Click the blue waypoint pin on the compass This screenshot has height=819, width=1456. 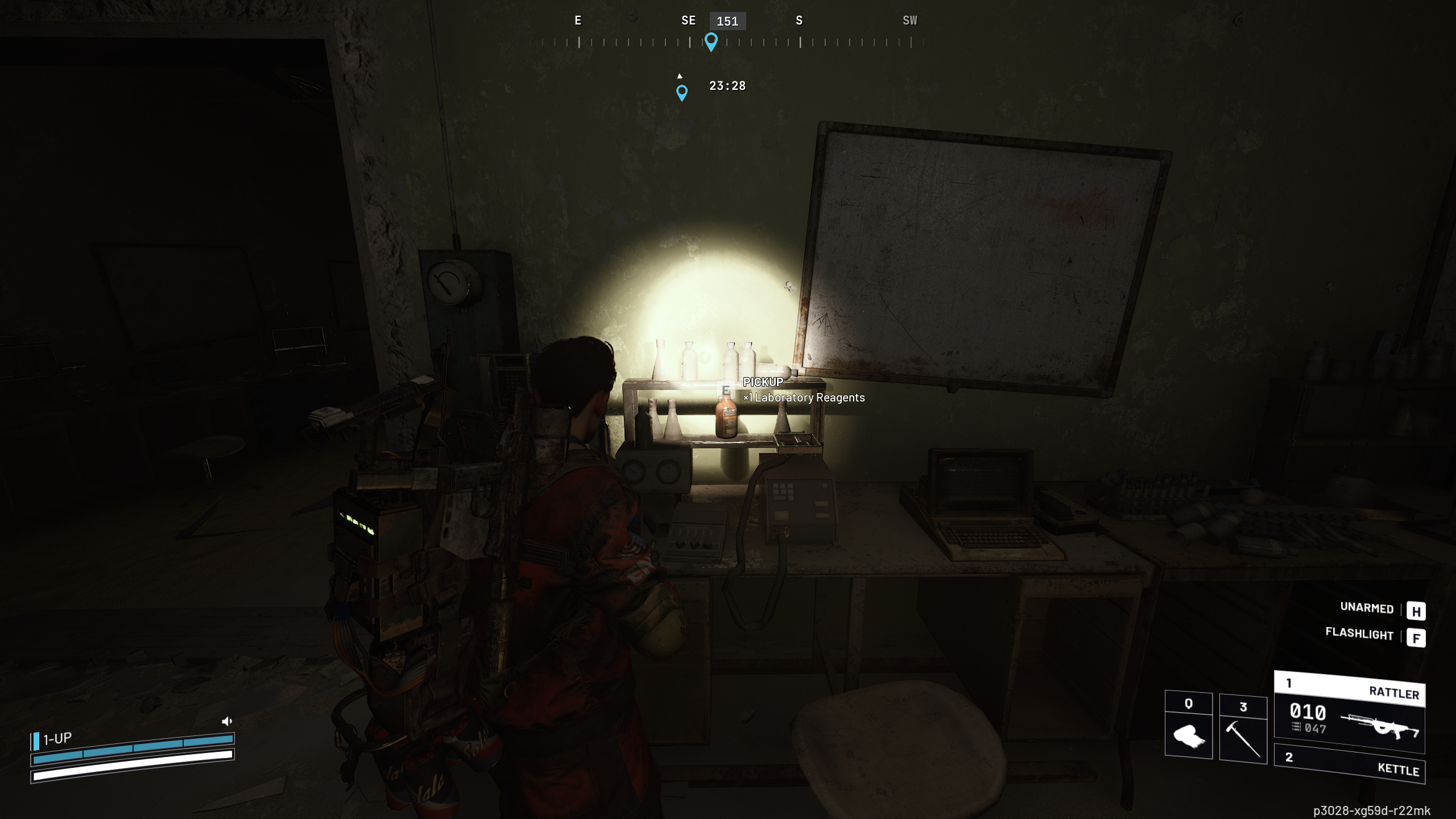click(x=712, y=41)
